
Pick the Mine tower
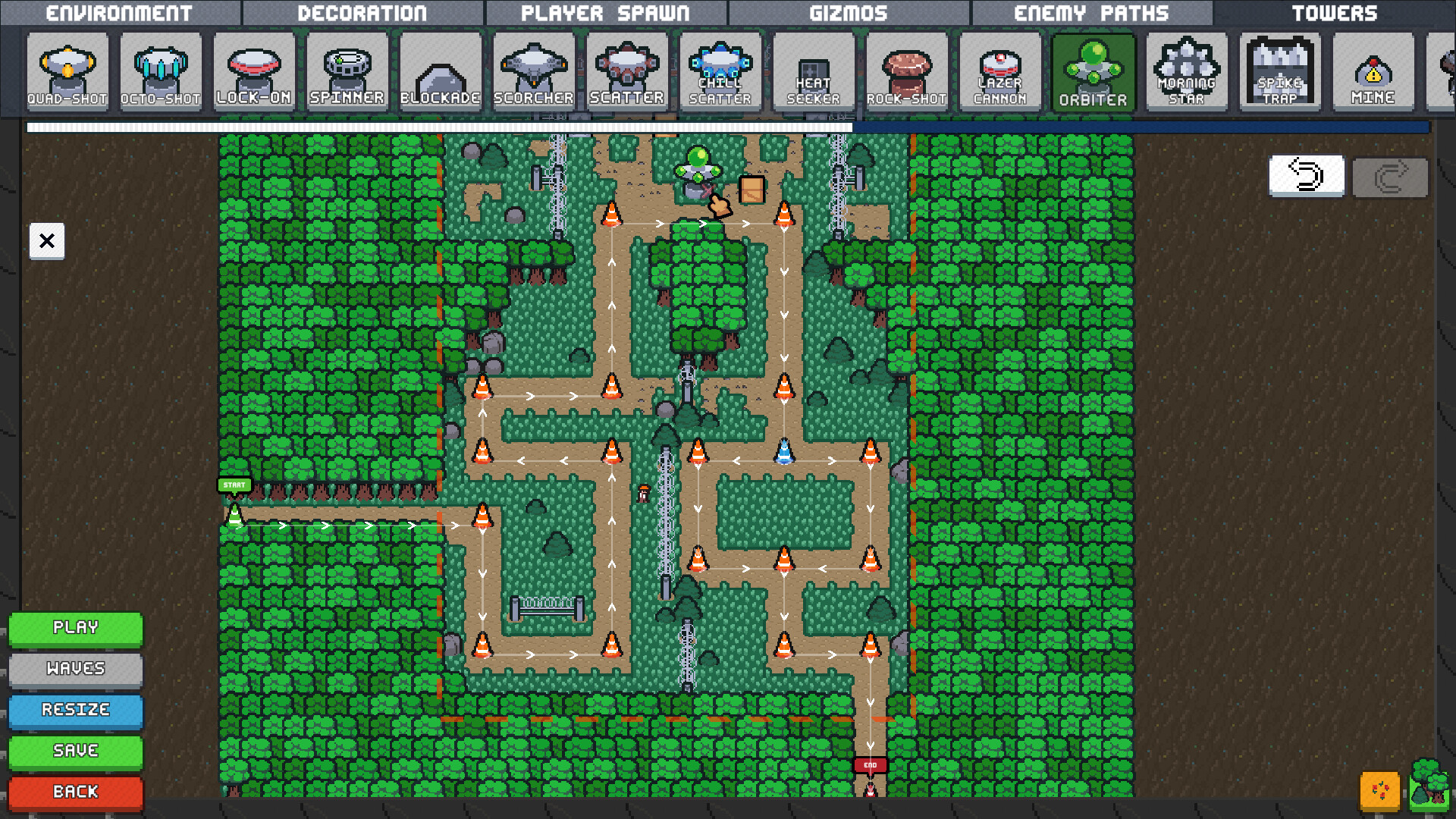coord(1373,70)
